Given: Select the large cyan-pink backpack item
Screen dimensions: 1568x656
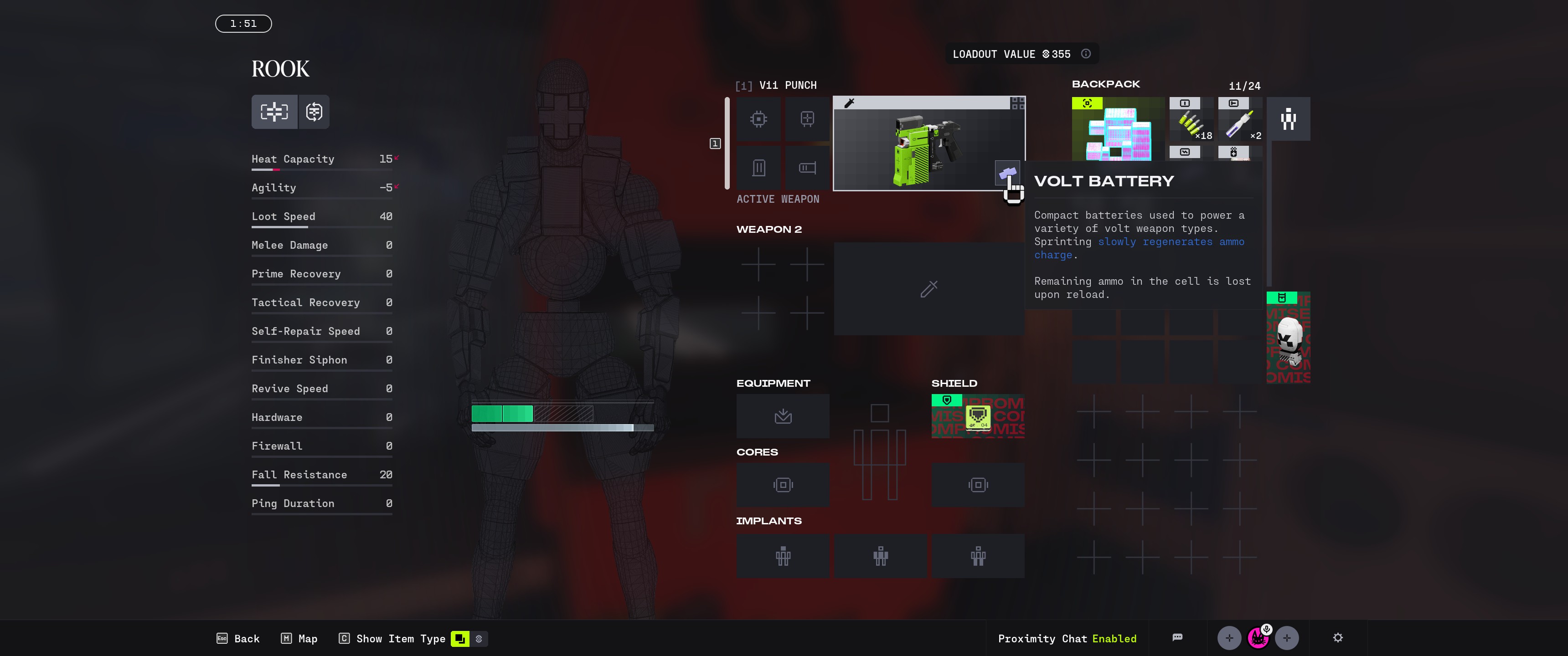Looking at the screenshot, I should 1118,129.
